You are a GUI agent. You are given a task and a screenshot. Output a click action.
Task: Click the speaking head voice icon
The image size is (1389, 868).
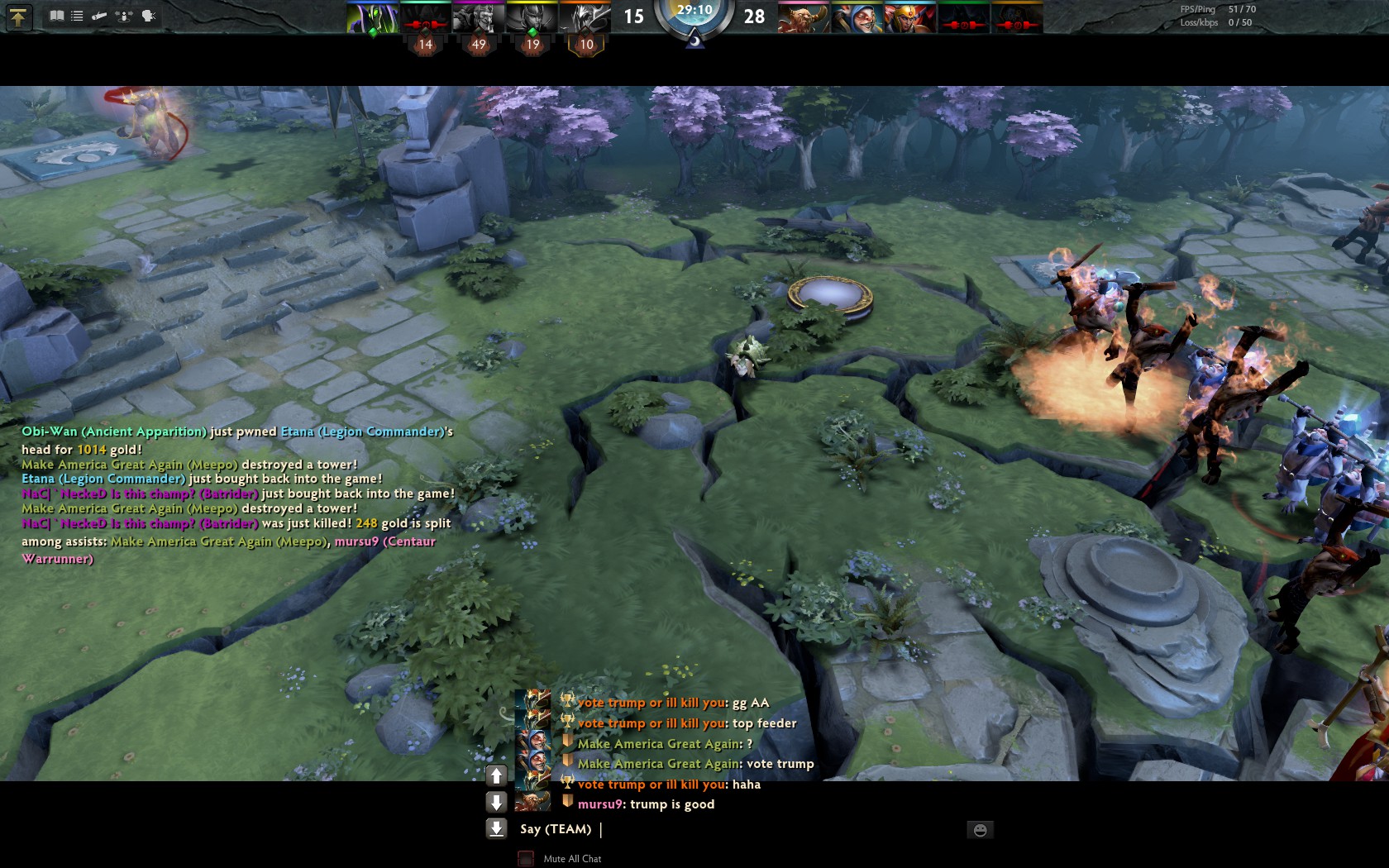point(149,16)
